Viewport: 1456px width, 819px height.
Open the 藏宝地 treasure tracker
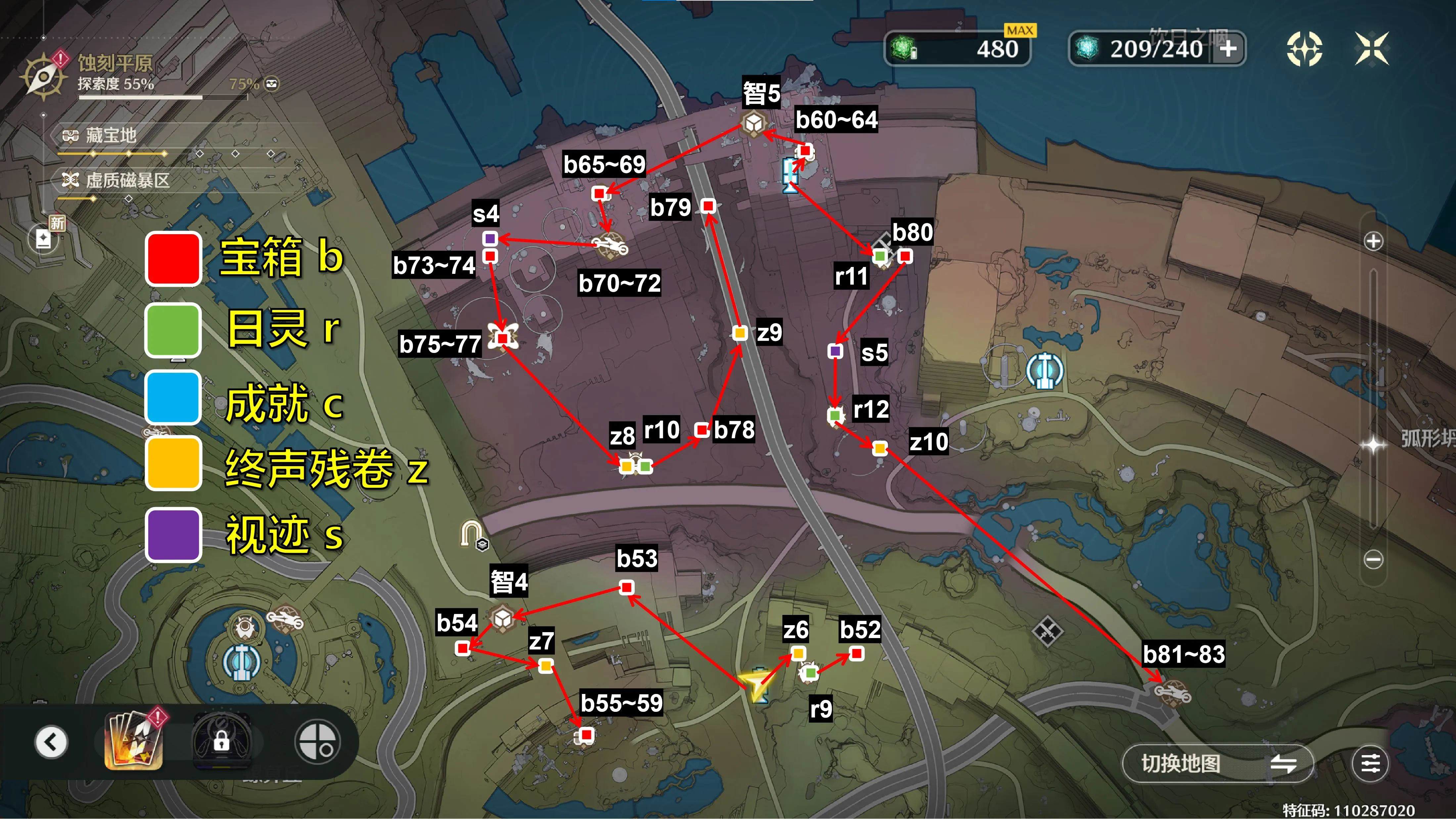[x=111, y=136]
